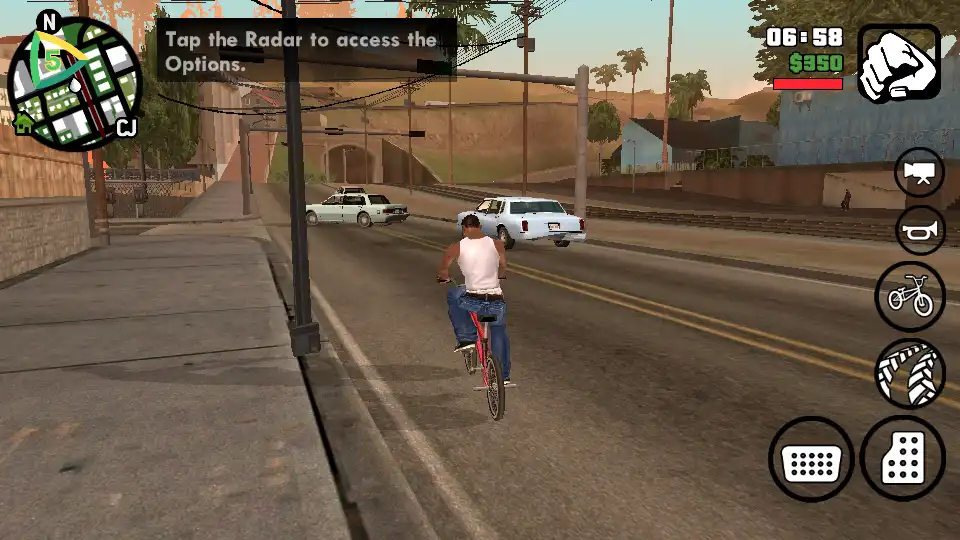Activate the tire tread handbrake button

(x=909, y=375)
